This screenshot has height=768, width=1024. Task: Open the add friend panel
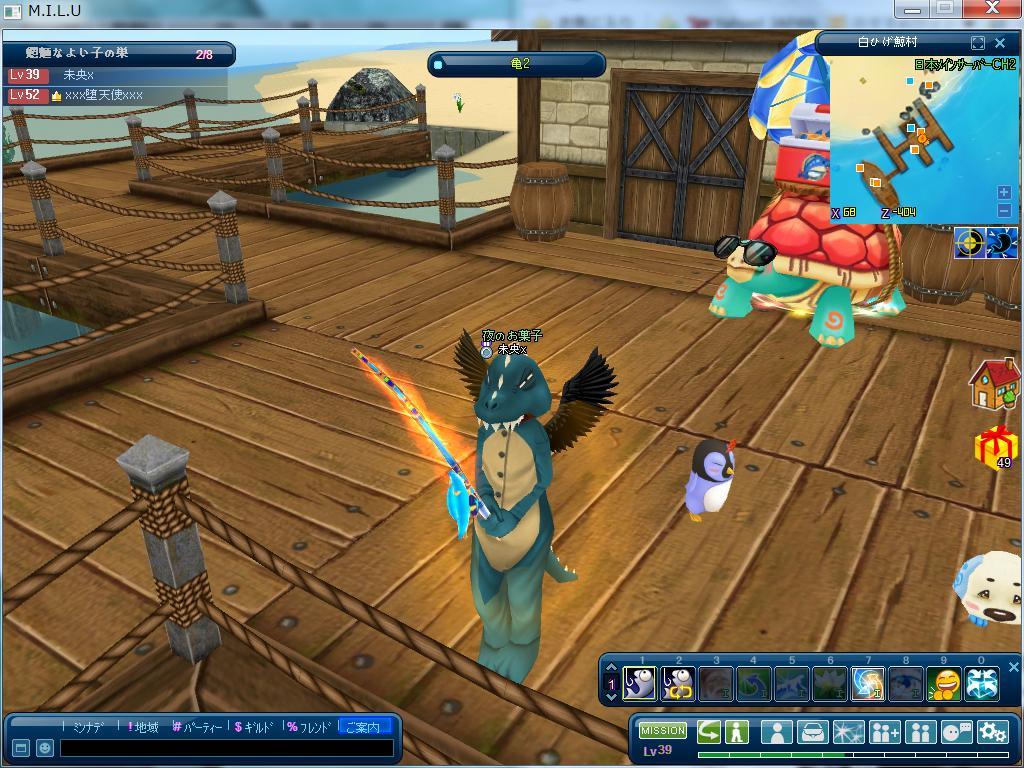click(x=884, y=732)
